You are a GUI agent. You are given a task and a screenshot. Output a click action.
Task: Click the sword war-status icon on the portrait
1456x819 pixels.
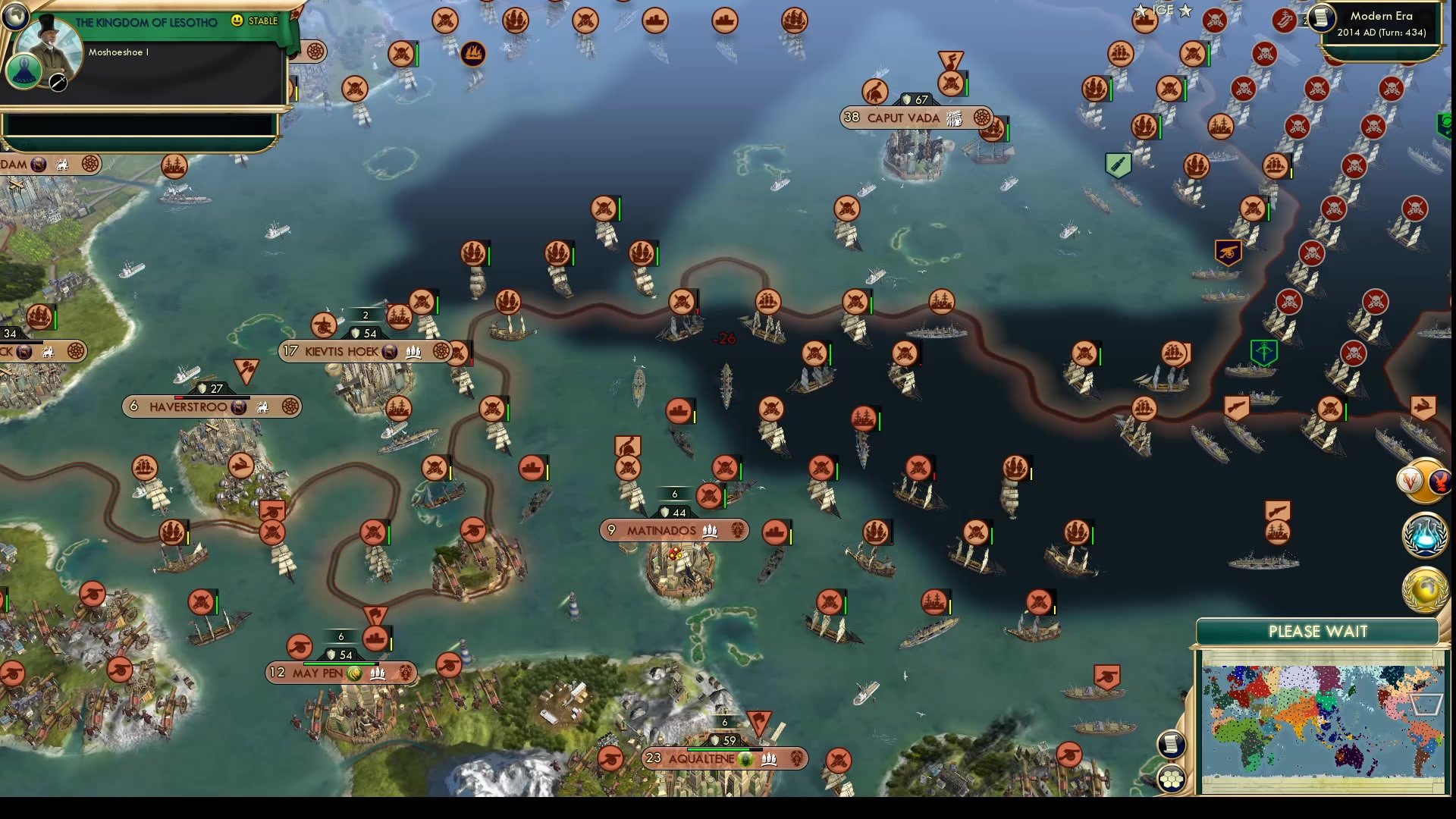click(x=57, y=80)
